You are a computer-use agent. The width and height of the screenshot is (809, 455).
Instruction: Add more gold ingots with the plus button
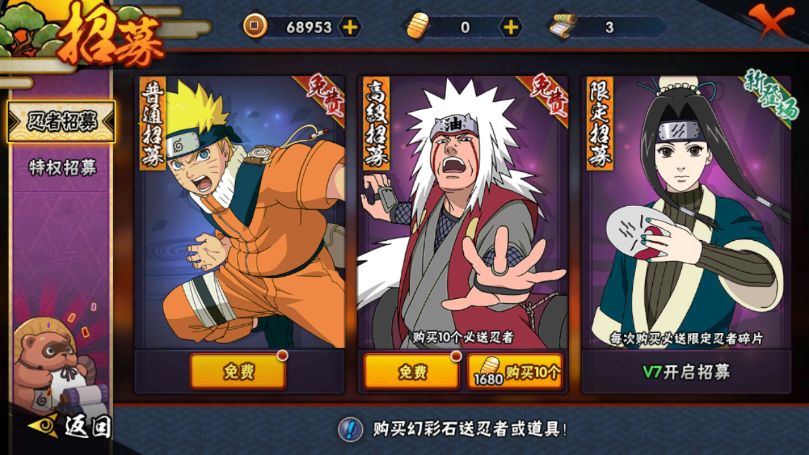point(510,27)
